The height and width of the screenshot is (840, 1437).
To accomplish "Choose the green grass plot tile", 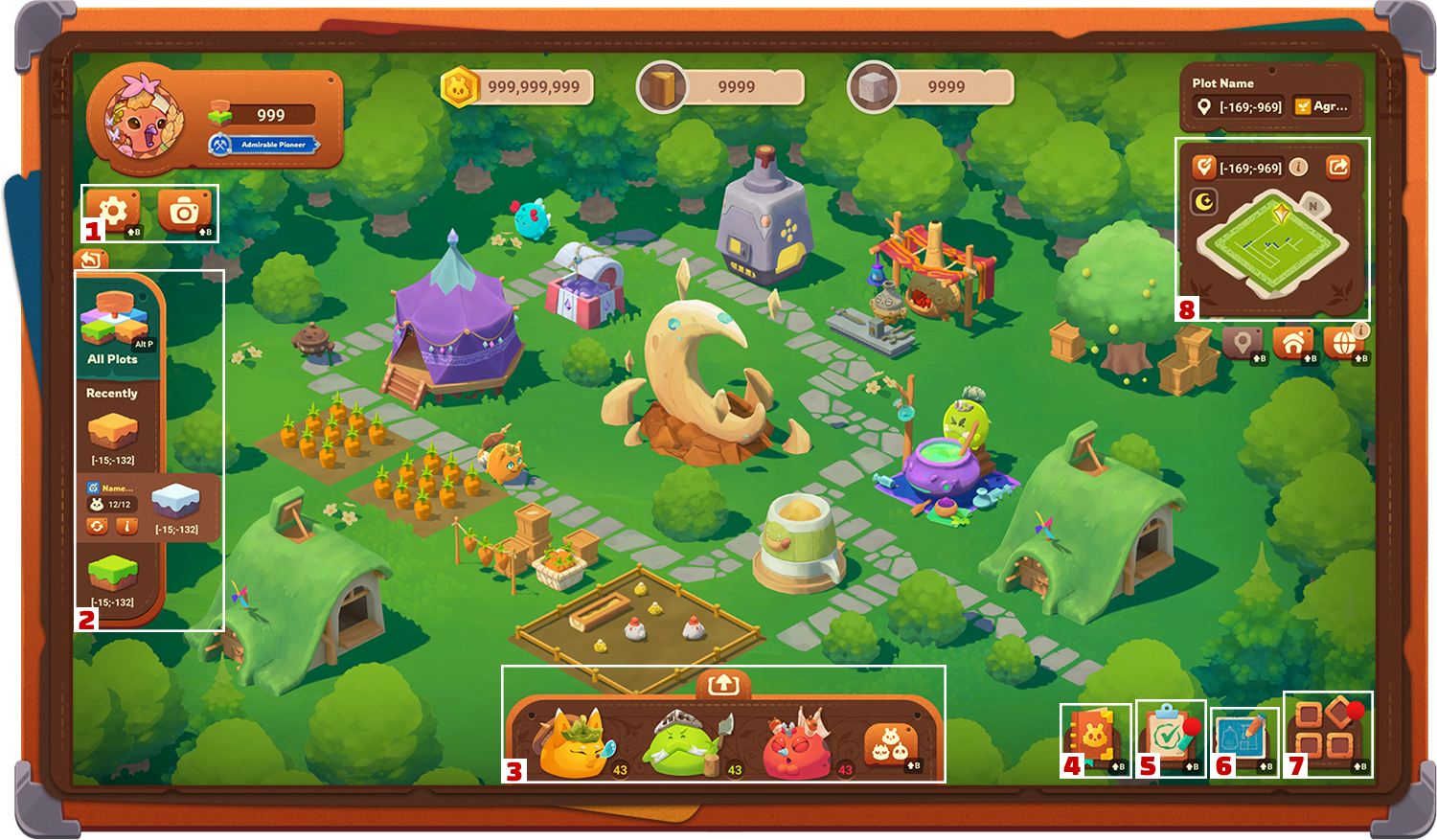I will 113,574.
